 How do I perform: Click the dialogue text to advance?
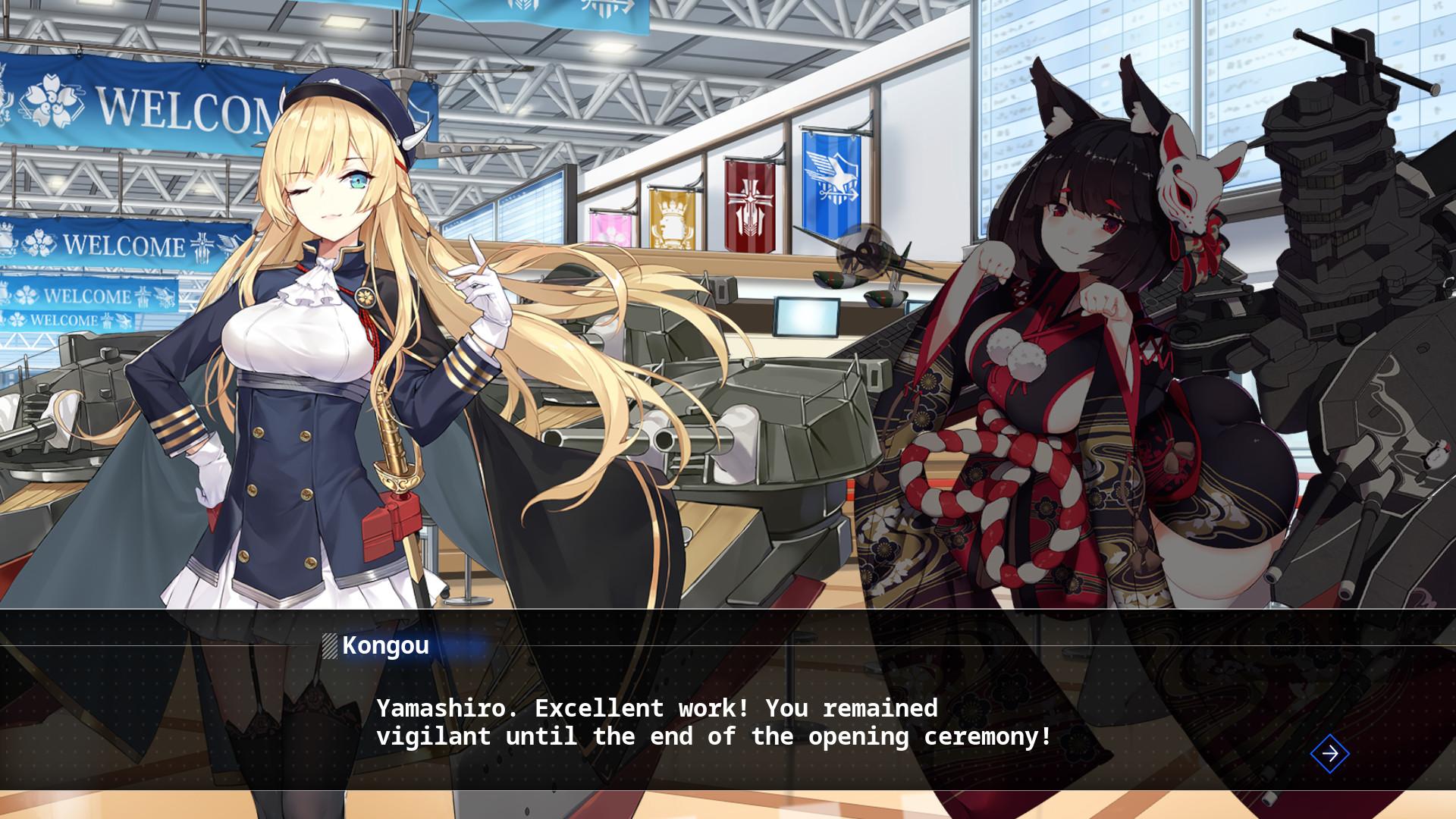[x=713, y=722]
